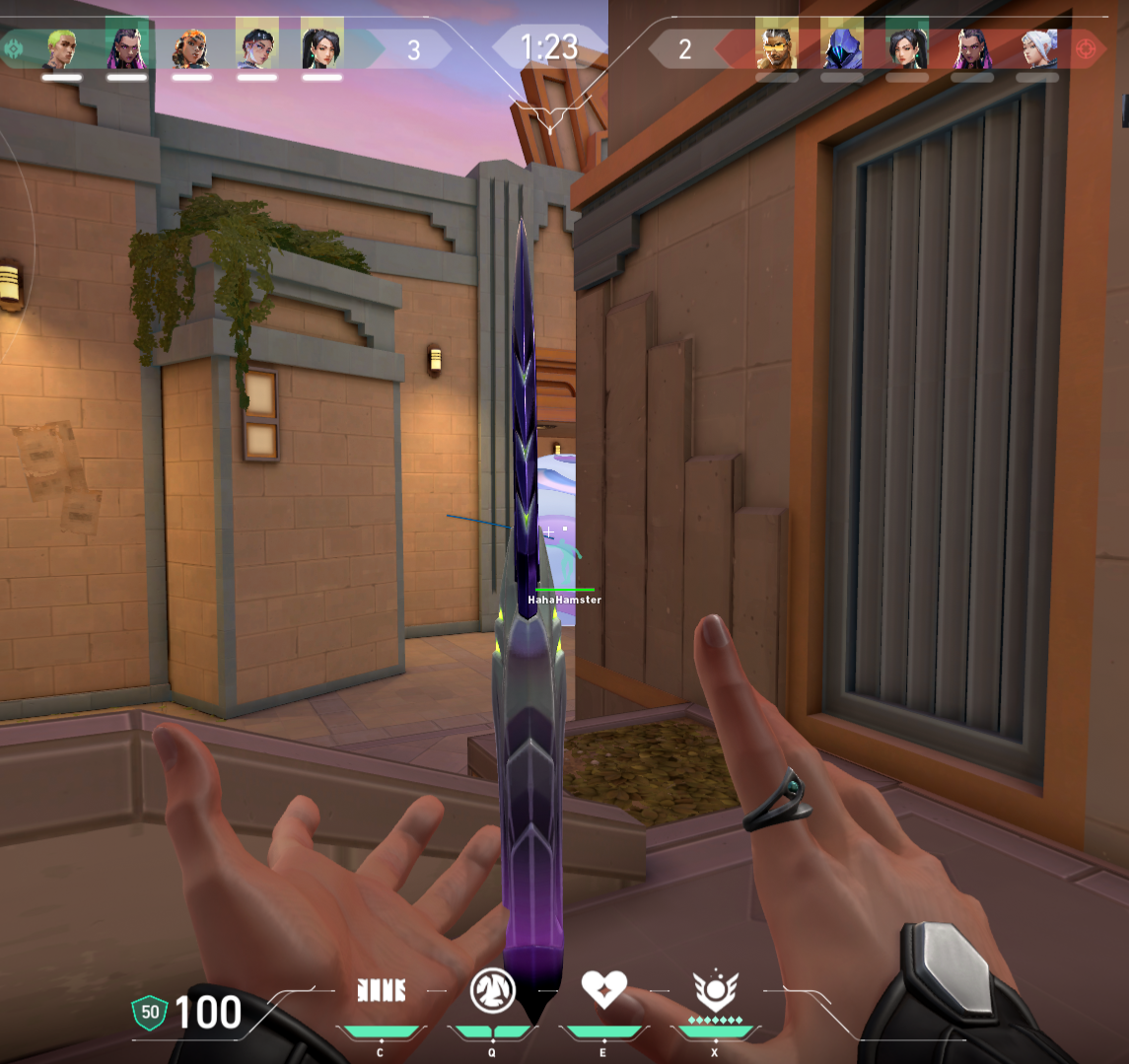
Task: Click the red enemy team emblem
Action: coord(1088,47)
